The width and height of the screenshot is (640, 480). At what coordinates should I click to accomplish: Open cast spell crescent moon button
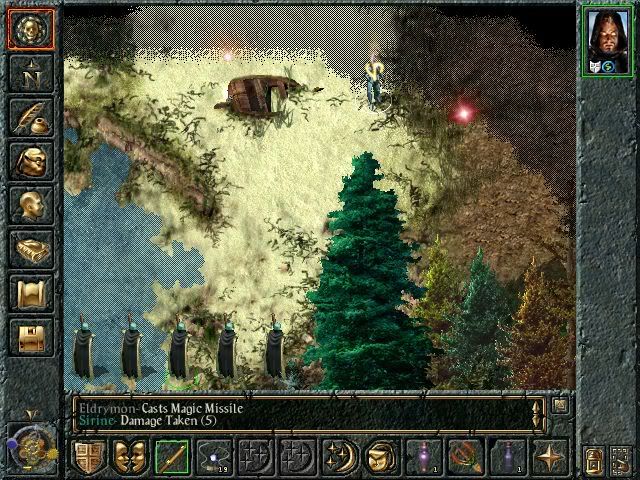(x=340, y=457)
